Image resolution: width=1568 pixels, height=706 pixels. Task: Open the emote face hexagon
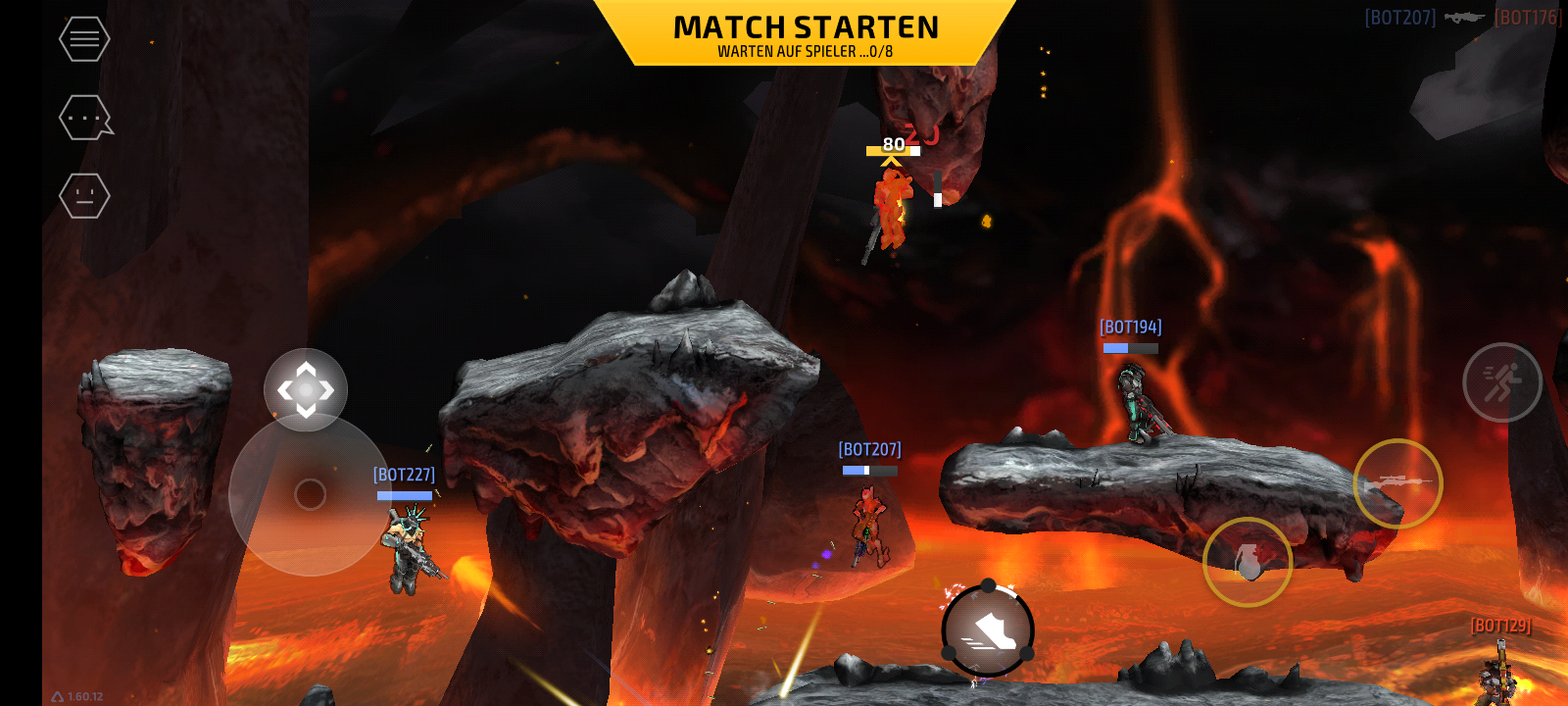84,196
